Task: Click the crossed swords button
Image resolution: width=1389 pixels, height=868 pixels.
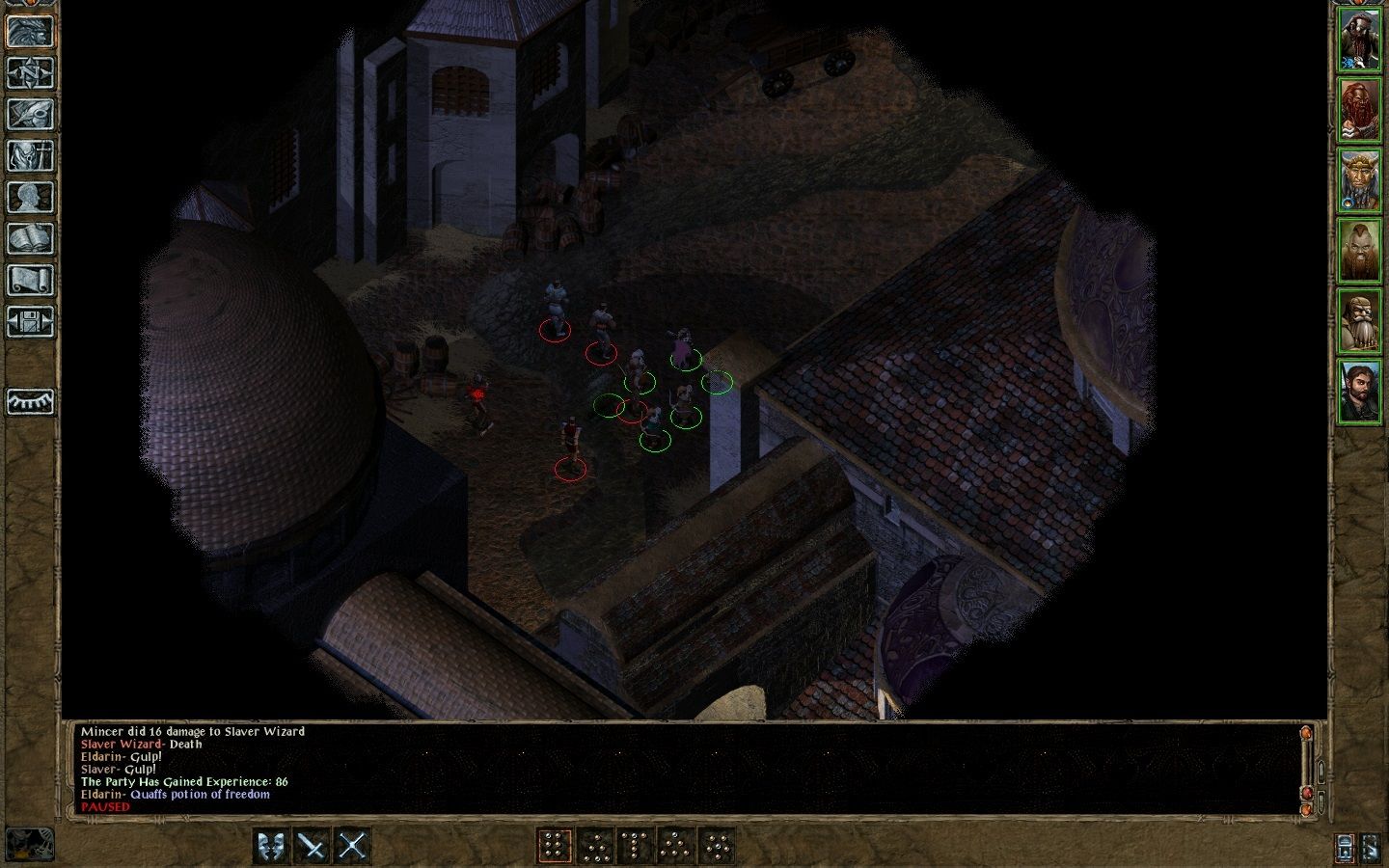Action: point(352,846)
